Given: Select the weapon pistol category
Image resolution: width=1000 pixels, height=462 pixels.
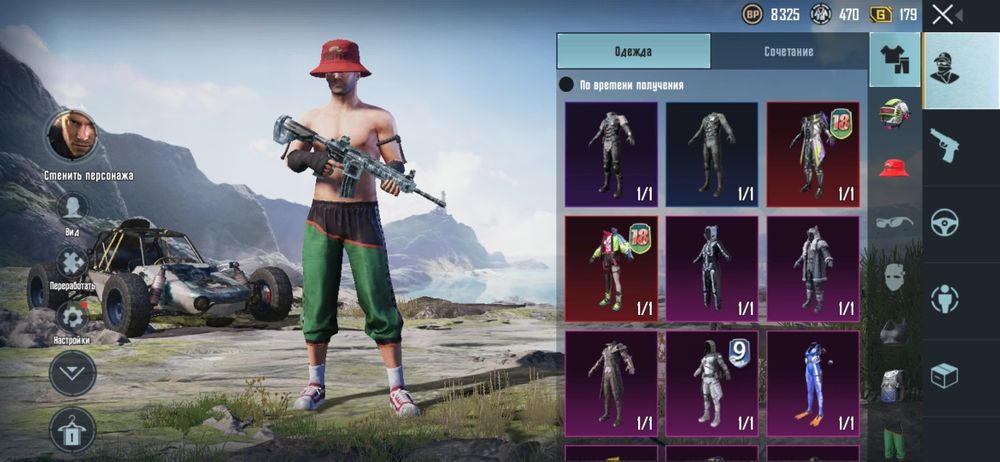Looking at the screenshot, I should 944,144.
